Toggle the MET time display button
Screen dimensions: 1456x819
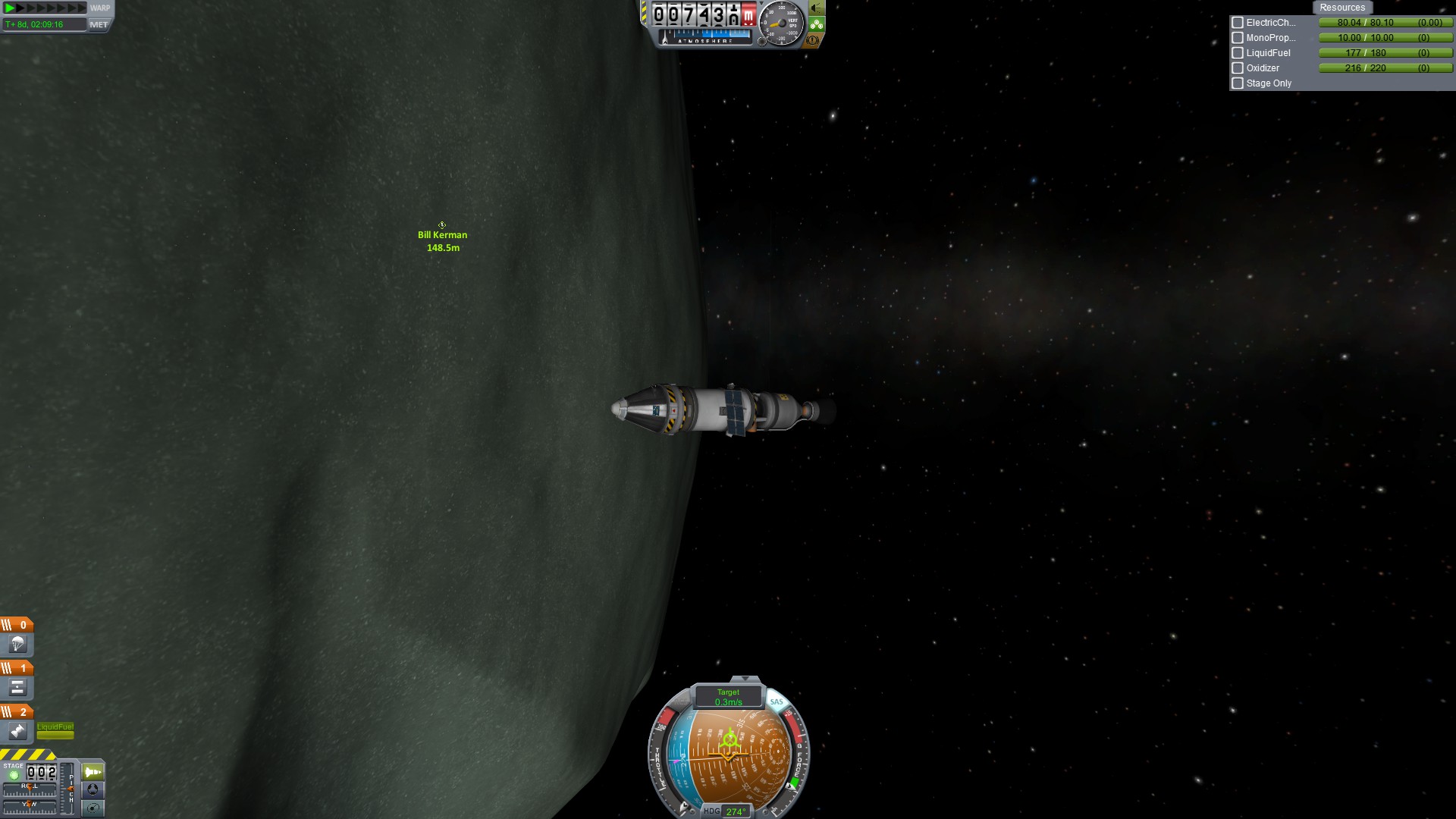pos(99,24)
